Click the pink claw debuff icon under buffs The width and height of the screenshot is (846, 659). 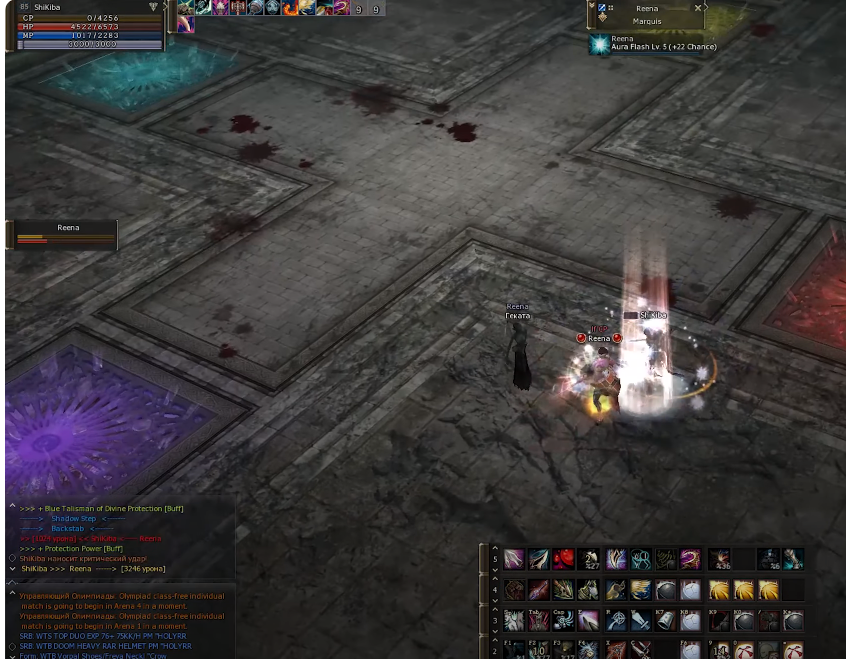(186, 25)
